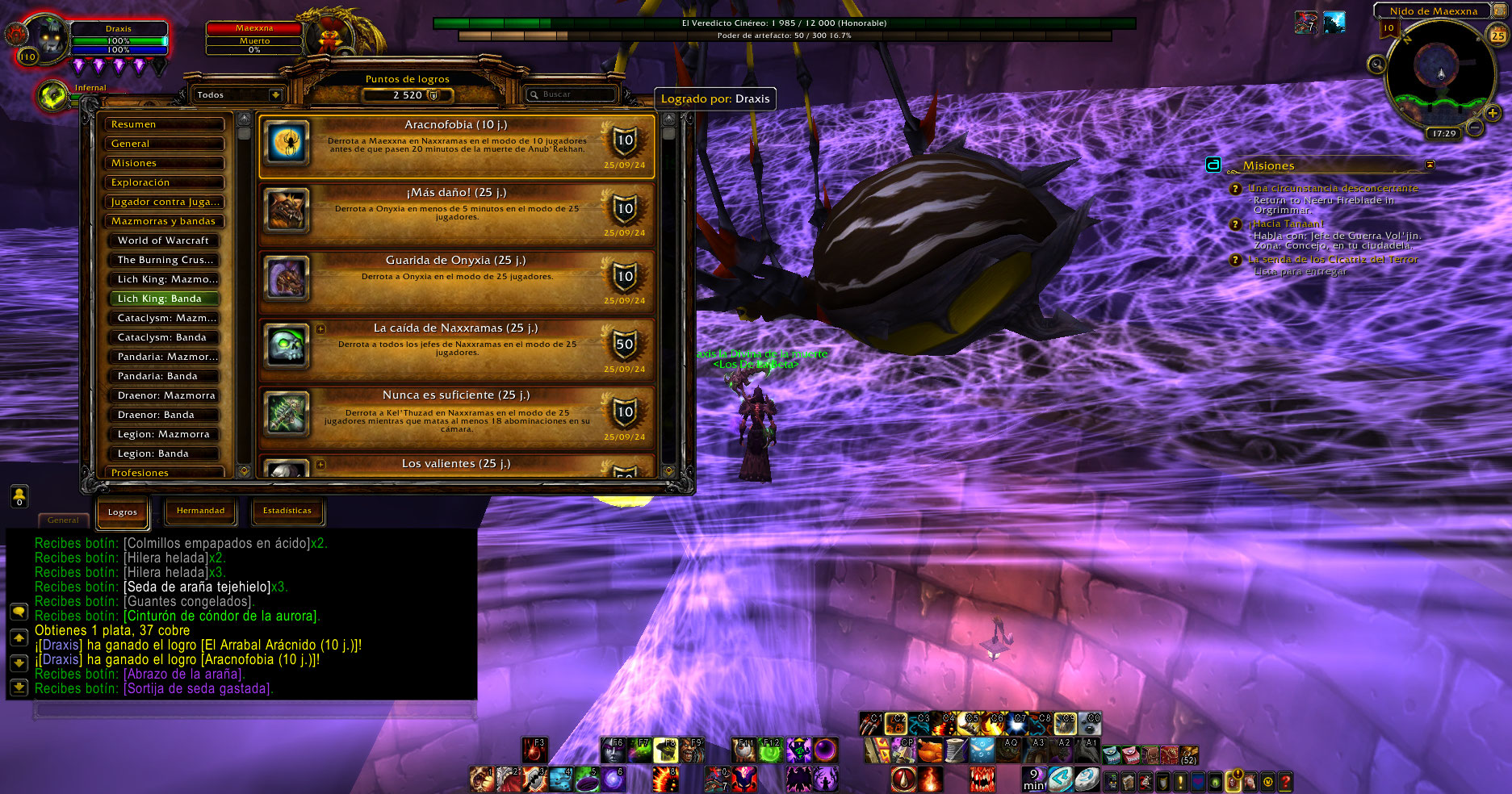The image size is (1512, 794).
Task: Select Nunca es suficiente (25 j.) achievement
Action: pyautogui.click(x=456, y=417)
